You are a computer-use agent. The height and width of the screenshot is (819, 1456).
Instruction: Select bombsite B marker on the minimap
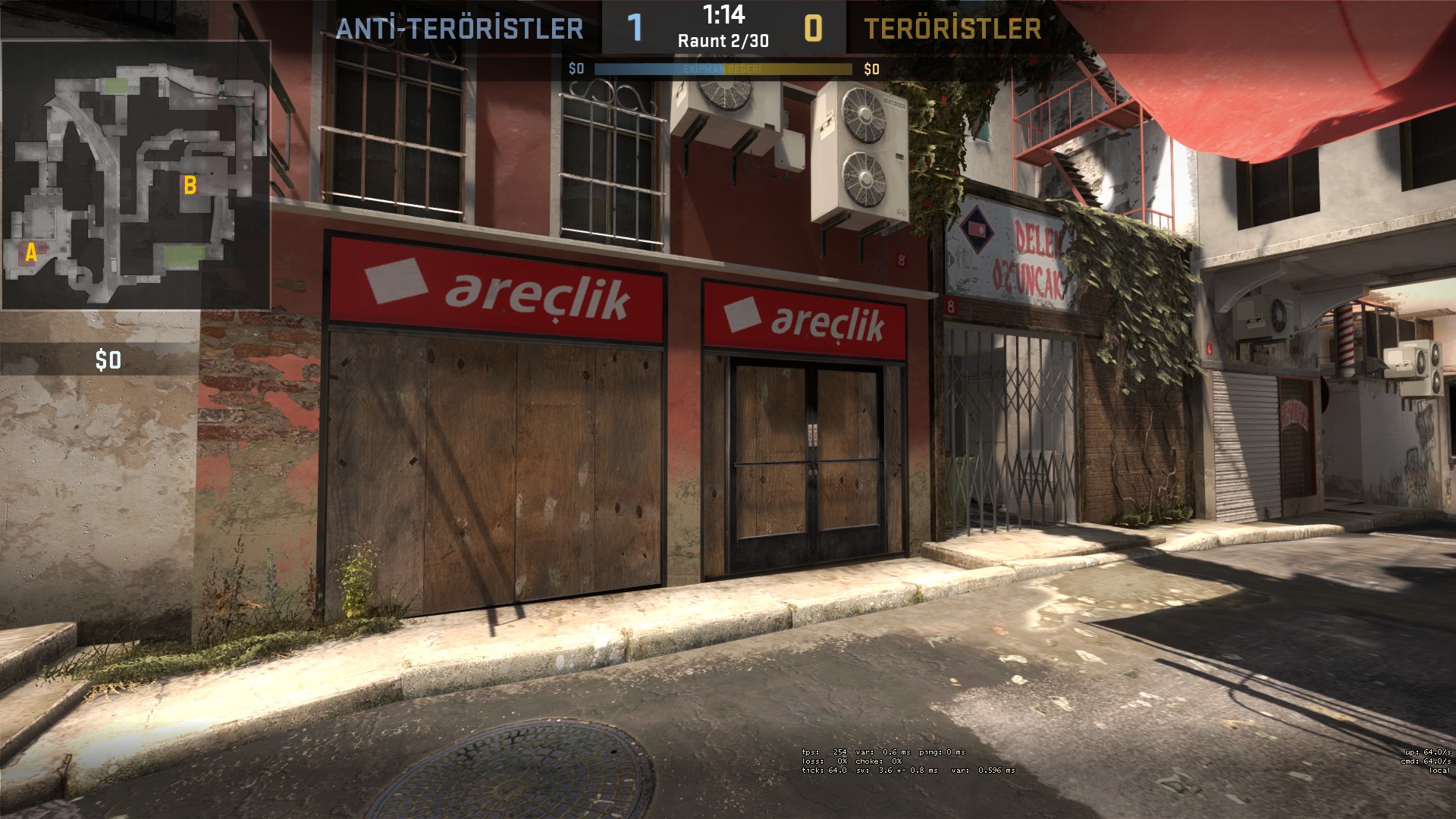[190, 185]
